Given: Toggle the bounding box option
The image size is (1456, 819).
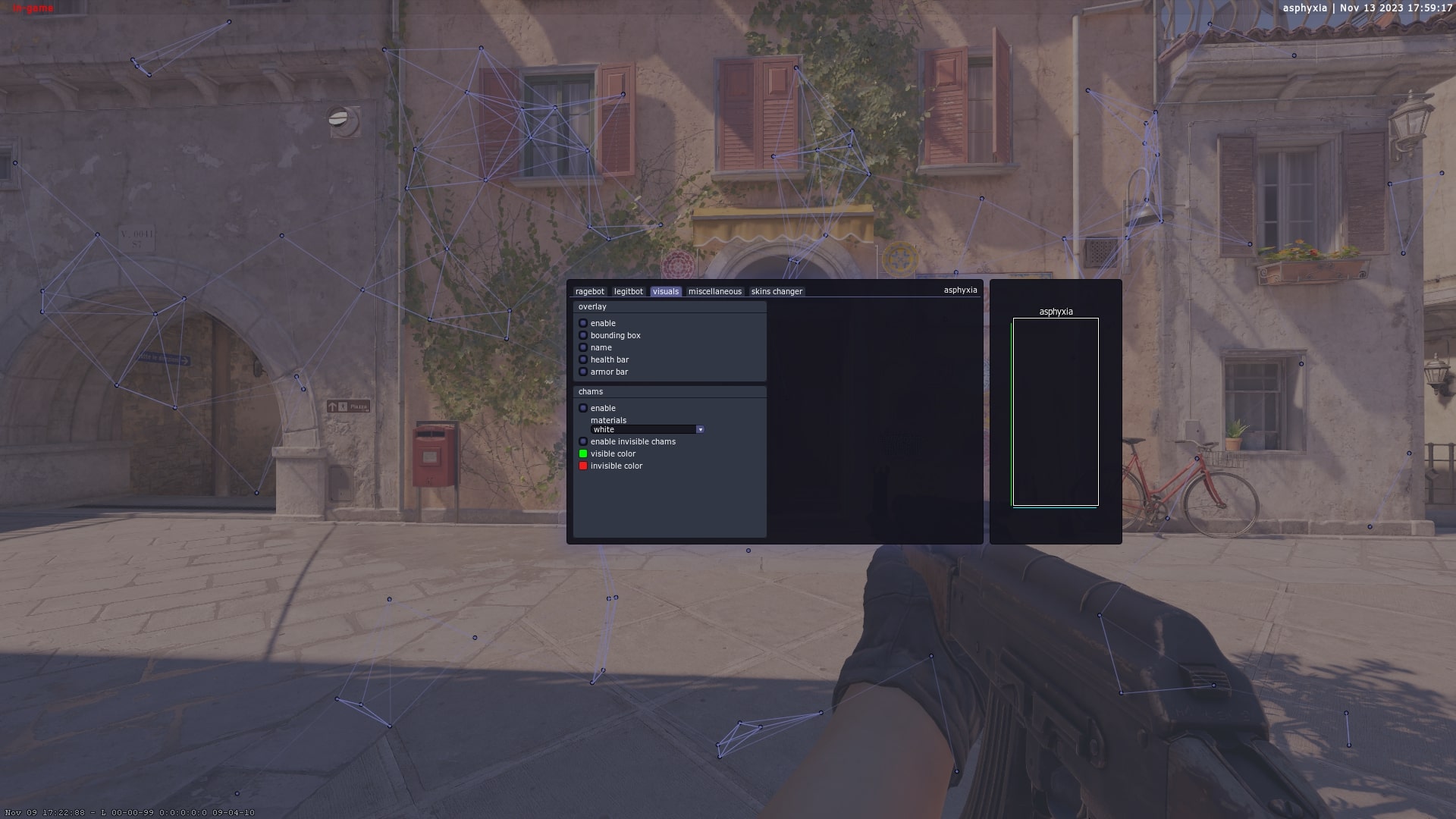Looking at the screenshot, I should [583, 335].
